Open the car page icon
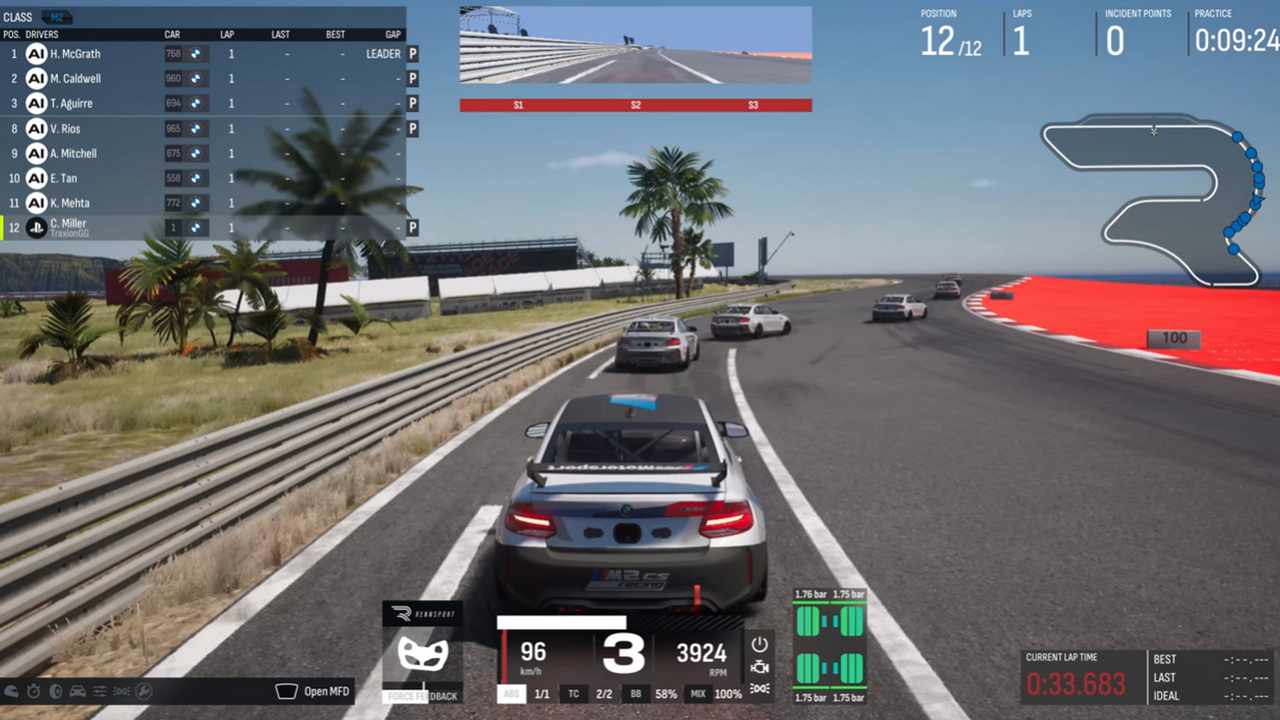 (x=78, y=691)
